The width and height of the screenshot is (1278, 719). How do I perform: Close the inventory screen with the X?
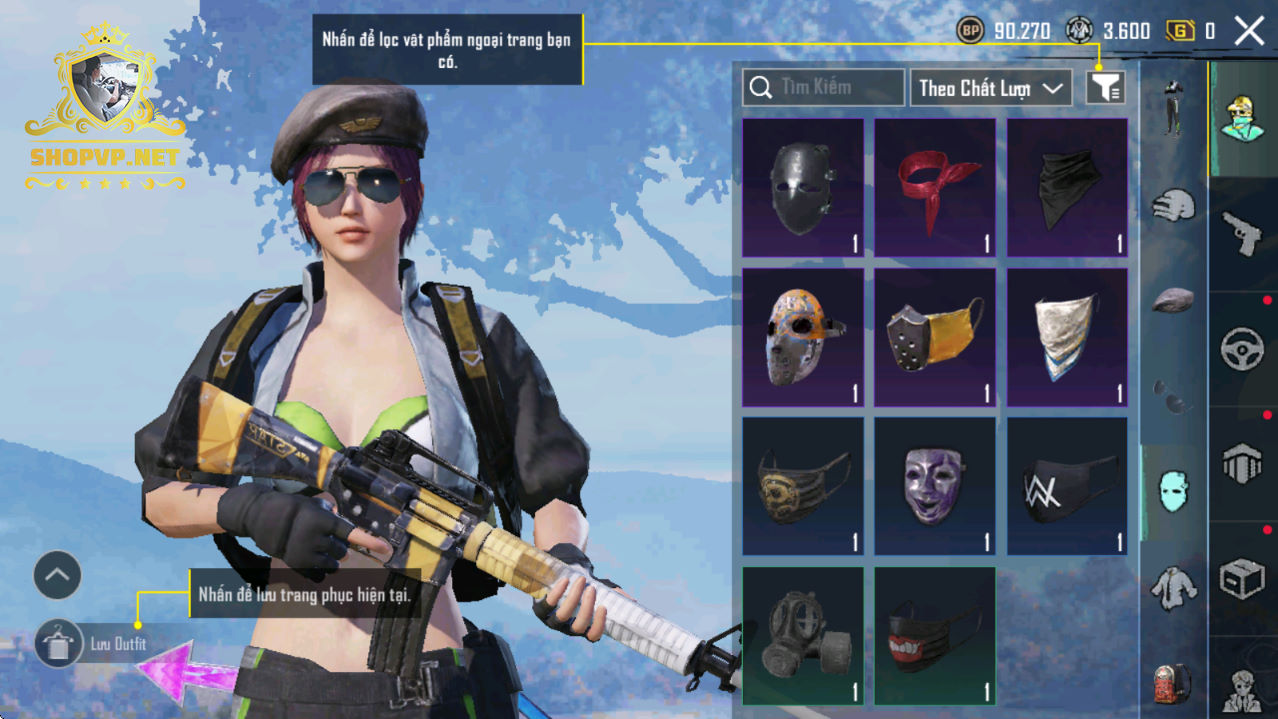(1249, 31)
